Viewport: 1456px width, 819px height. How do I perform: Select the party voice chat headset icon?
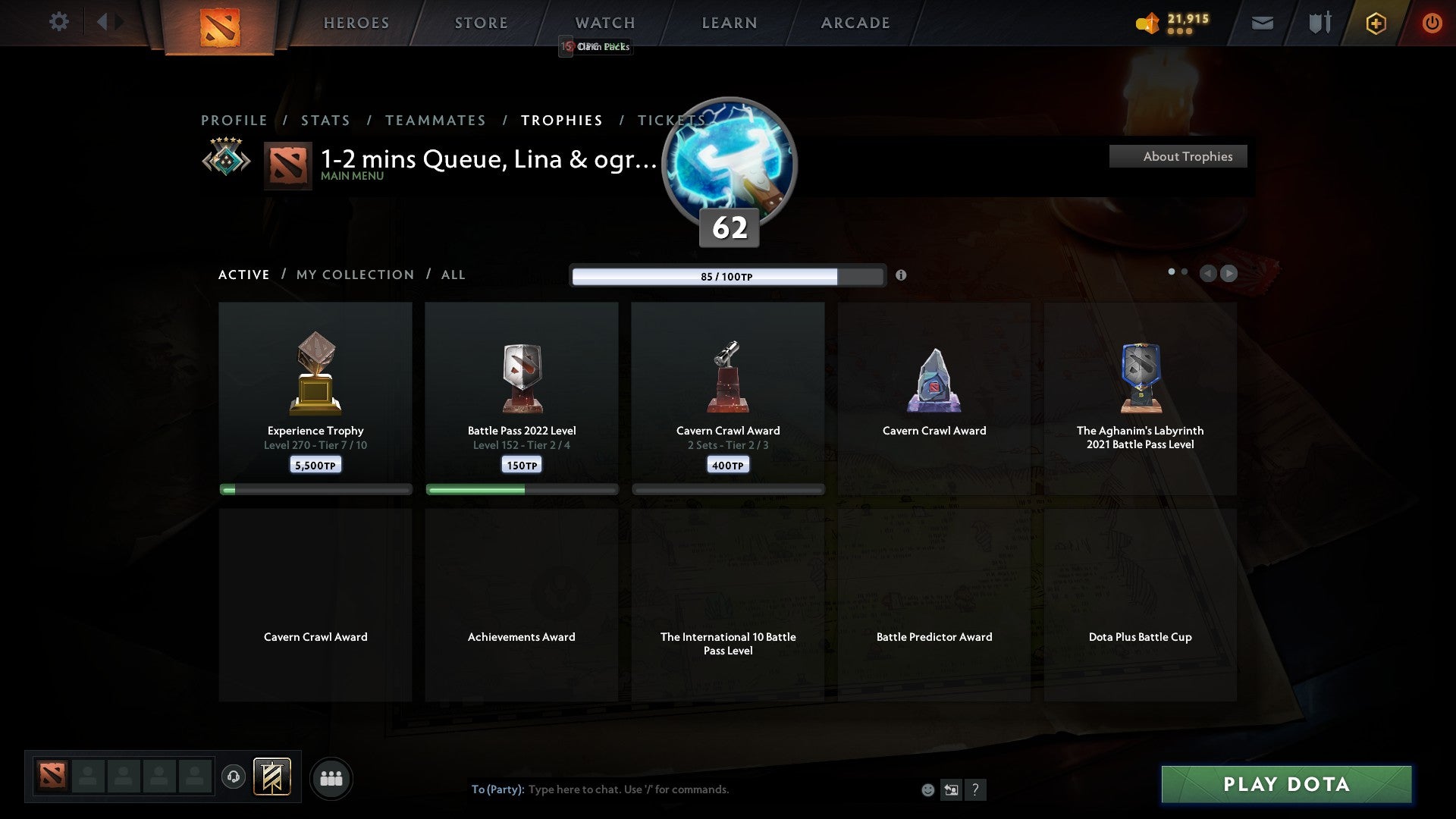(x=234, y=778)
